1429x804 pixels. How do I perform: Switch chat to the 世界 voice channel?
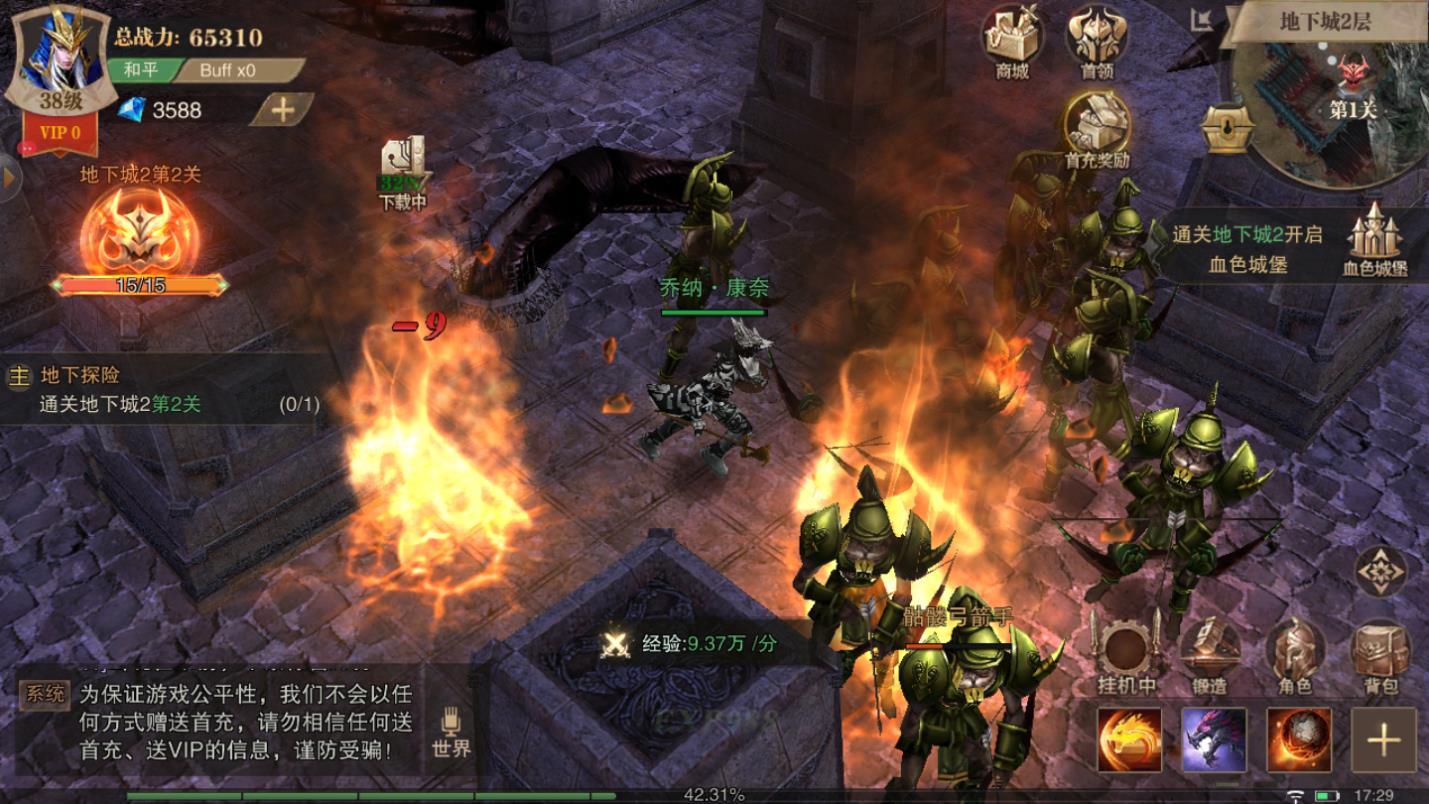[x=451, y=732]
